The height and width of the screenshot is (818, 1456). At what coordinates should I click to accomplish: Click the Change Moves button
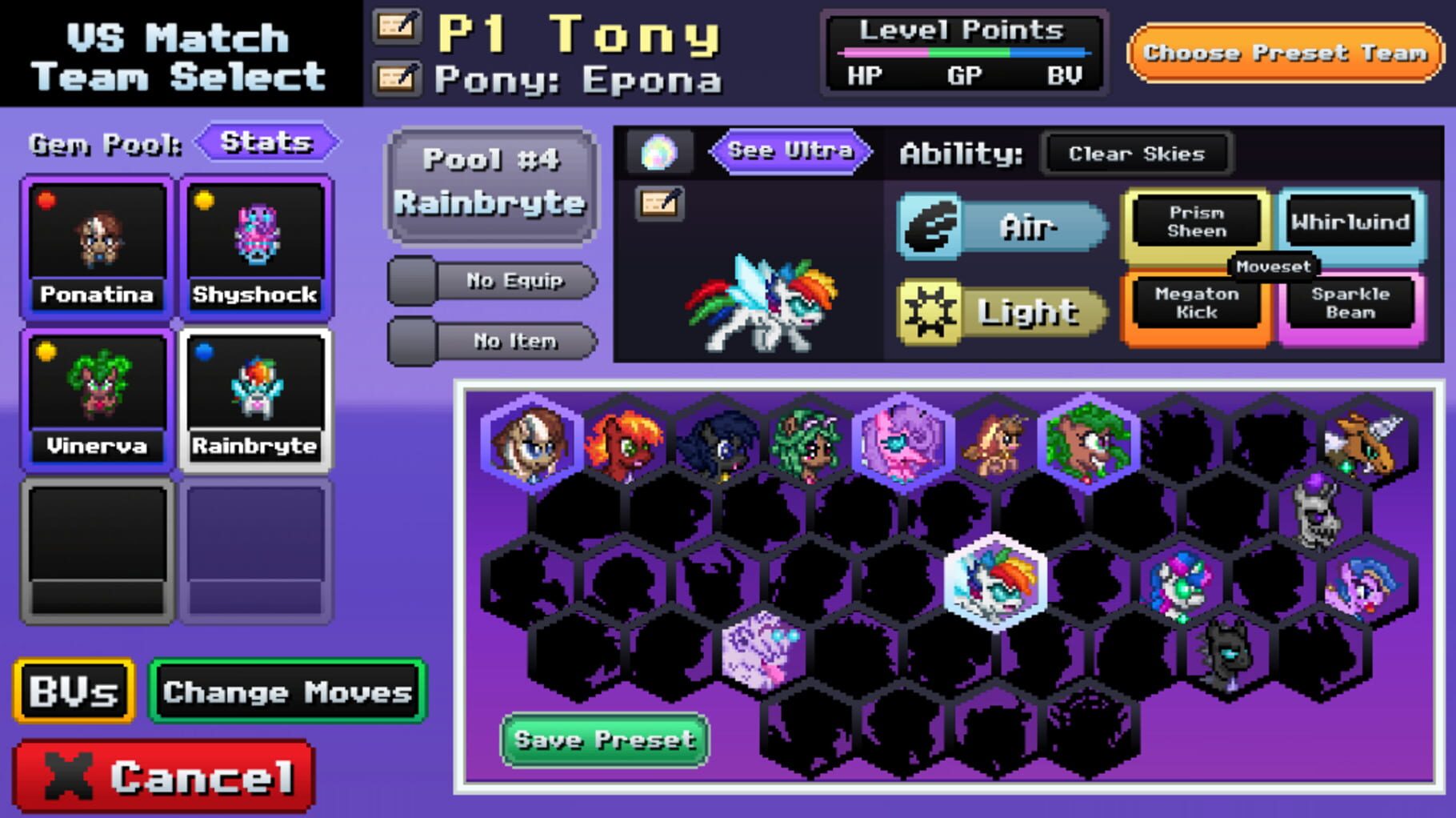(286, 692)
